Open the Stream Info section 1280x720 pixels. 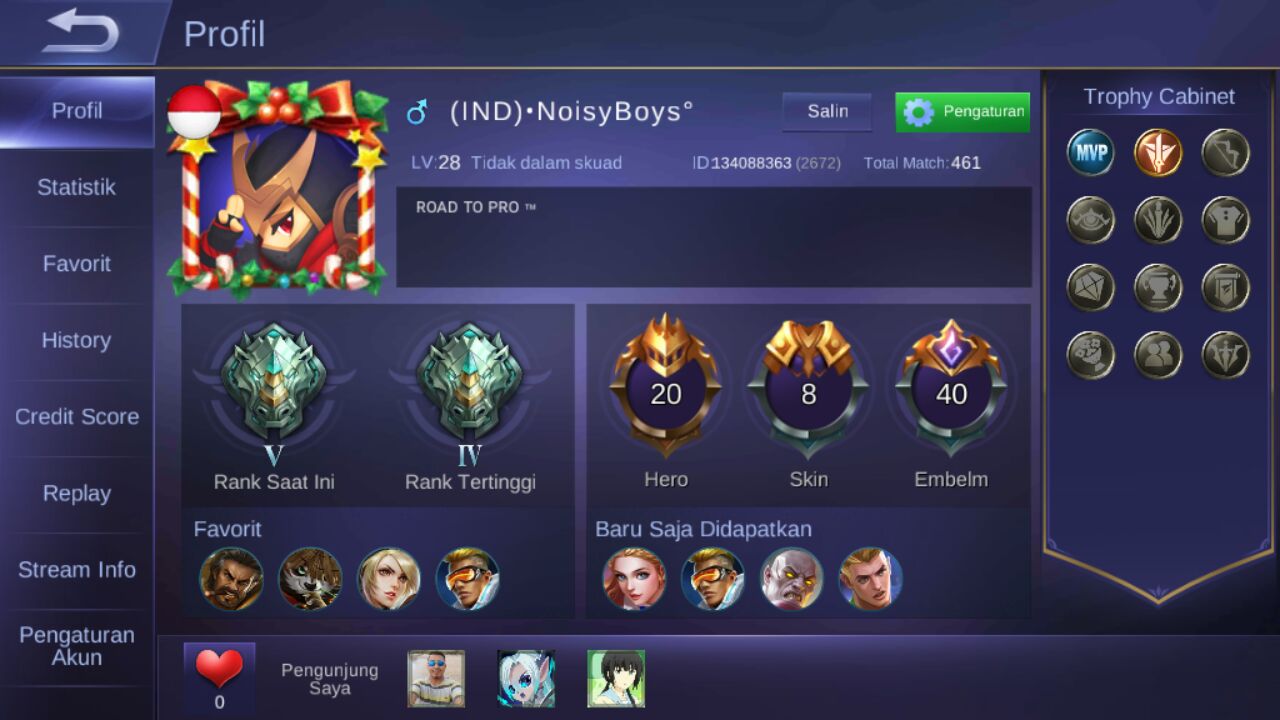[x=77, y=569]
